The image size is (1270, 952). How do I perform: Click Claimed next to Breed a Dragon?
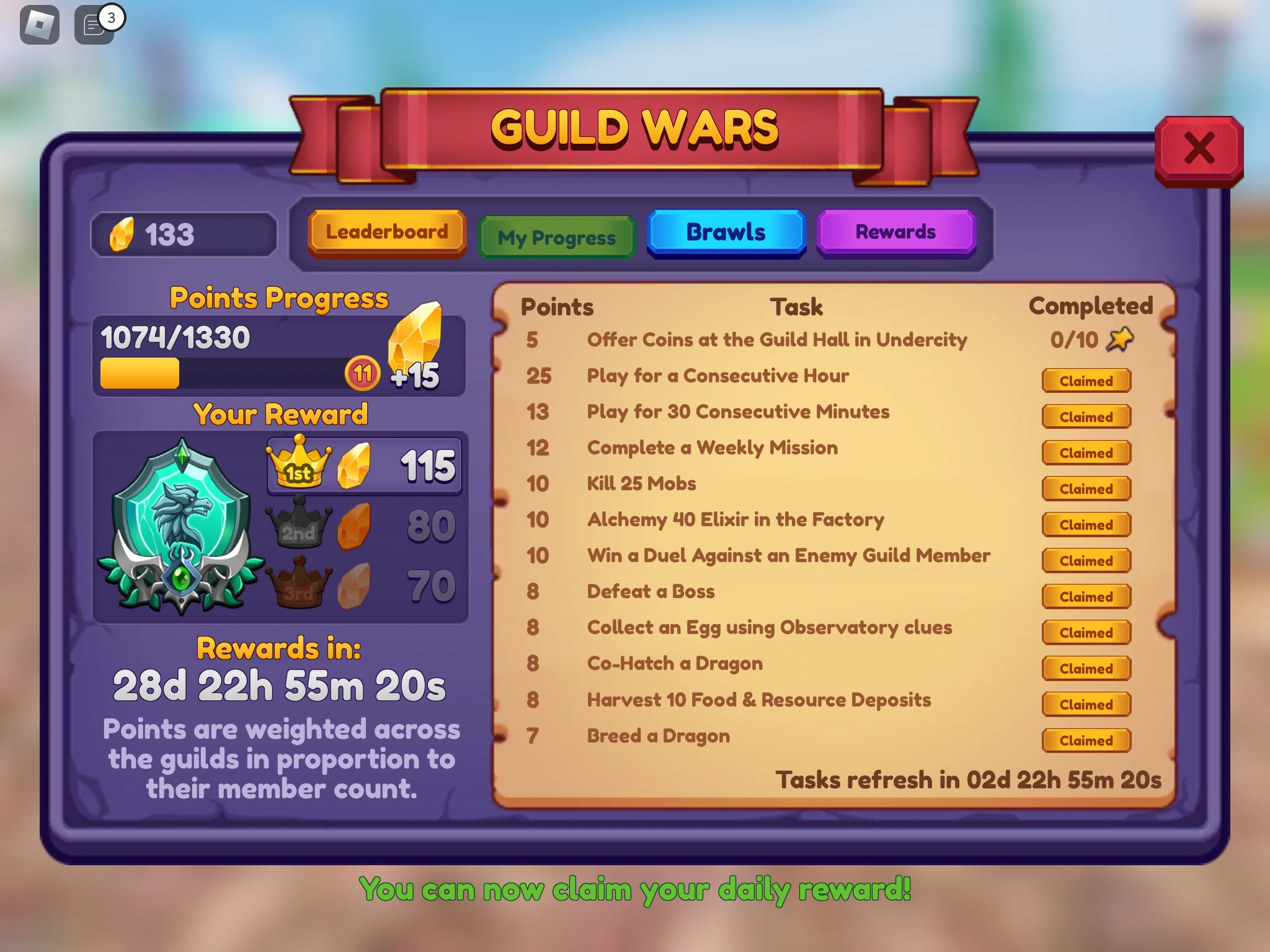[1086, 741]
